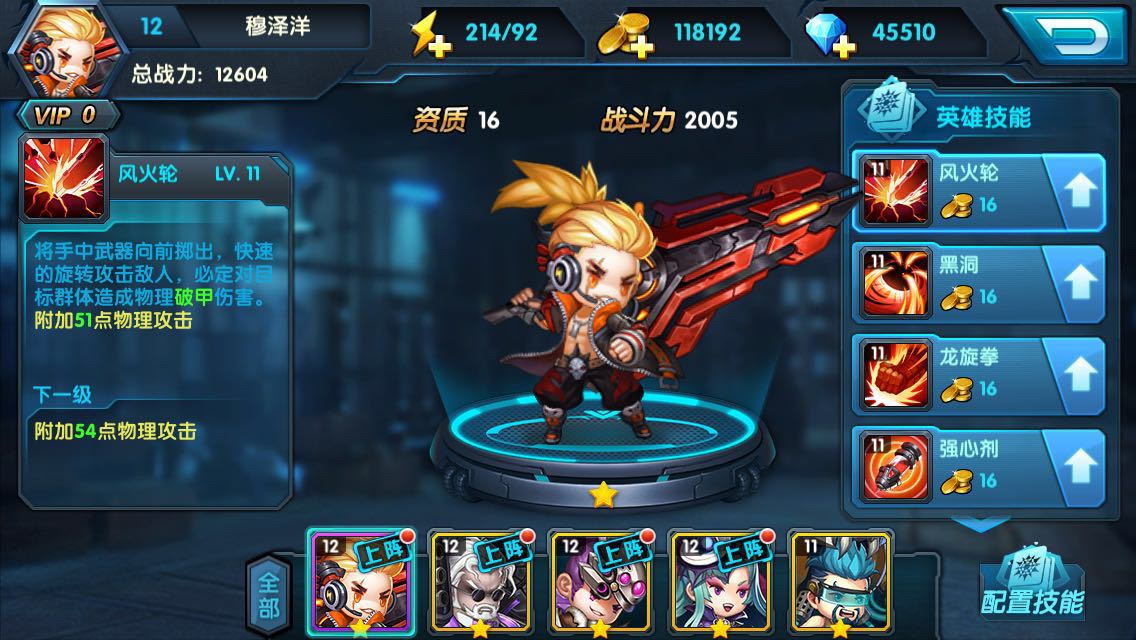The image size is (1136, 640).
Task: Upgrade the 强心剂 skill with its arrow
Action: [1078, 466]
